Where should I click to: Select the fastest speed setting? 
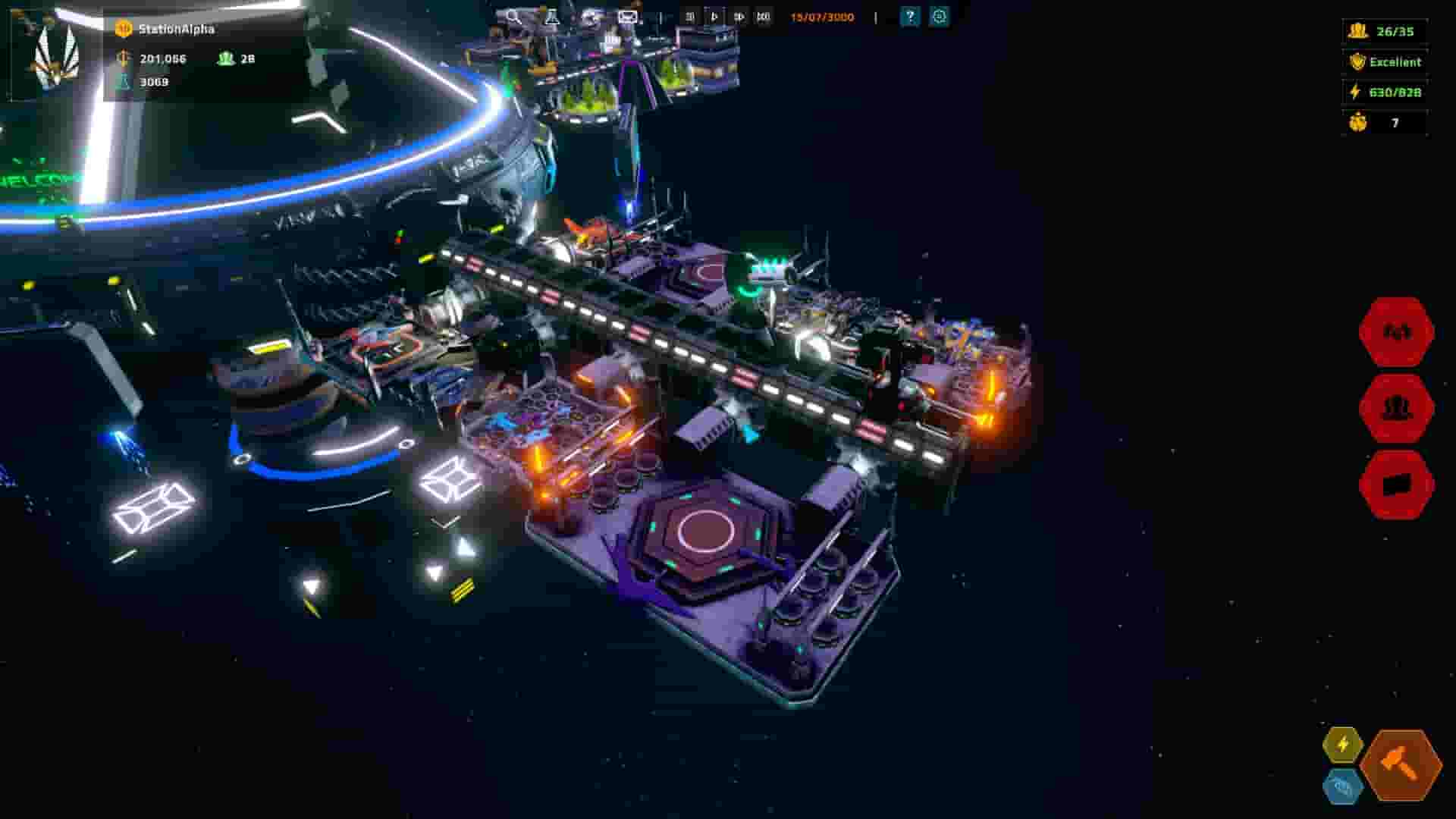764,16
